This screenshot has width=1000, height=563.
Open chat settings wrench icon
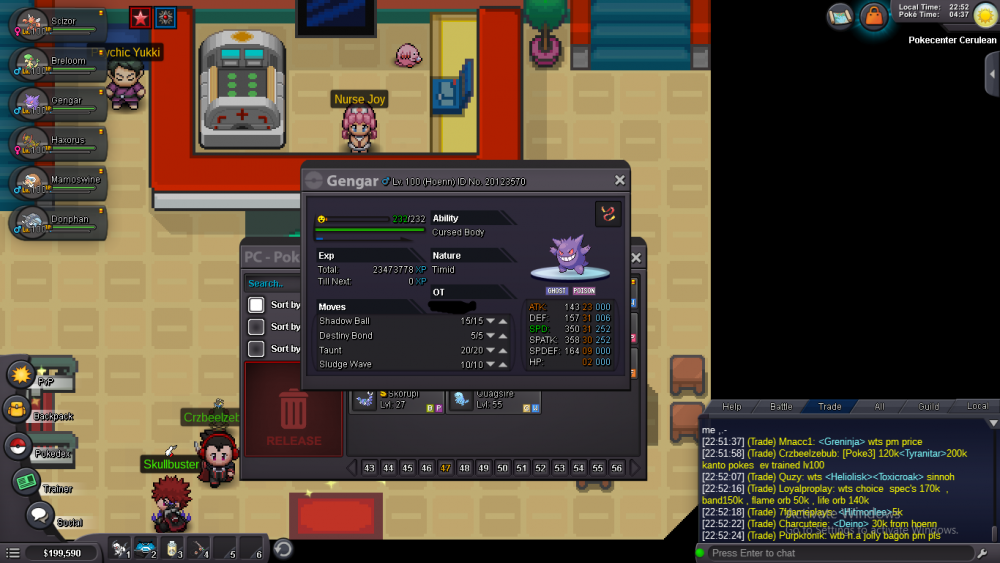[x=985, y=553]
